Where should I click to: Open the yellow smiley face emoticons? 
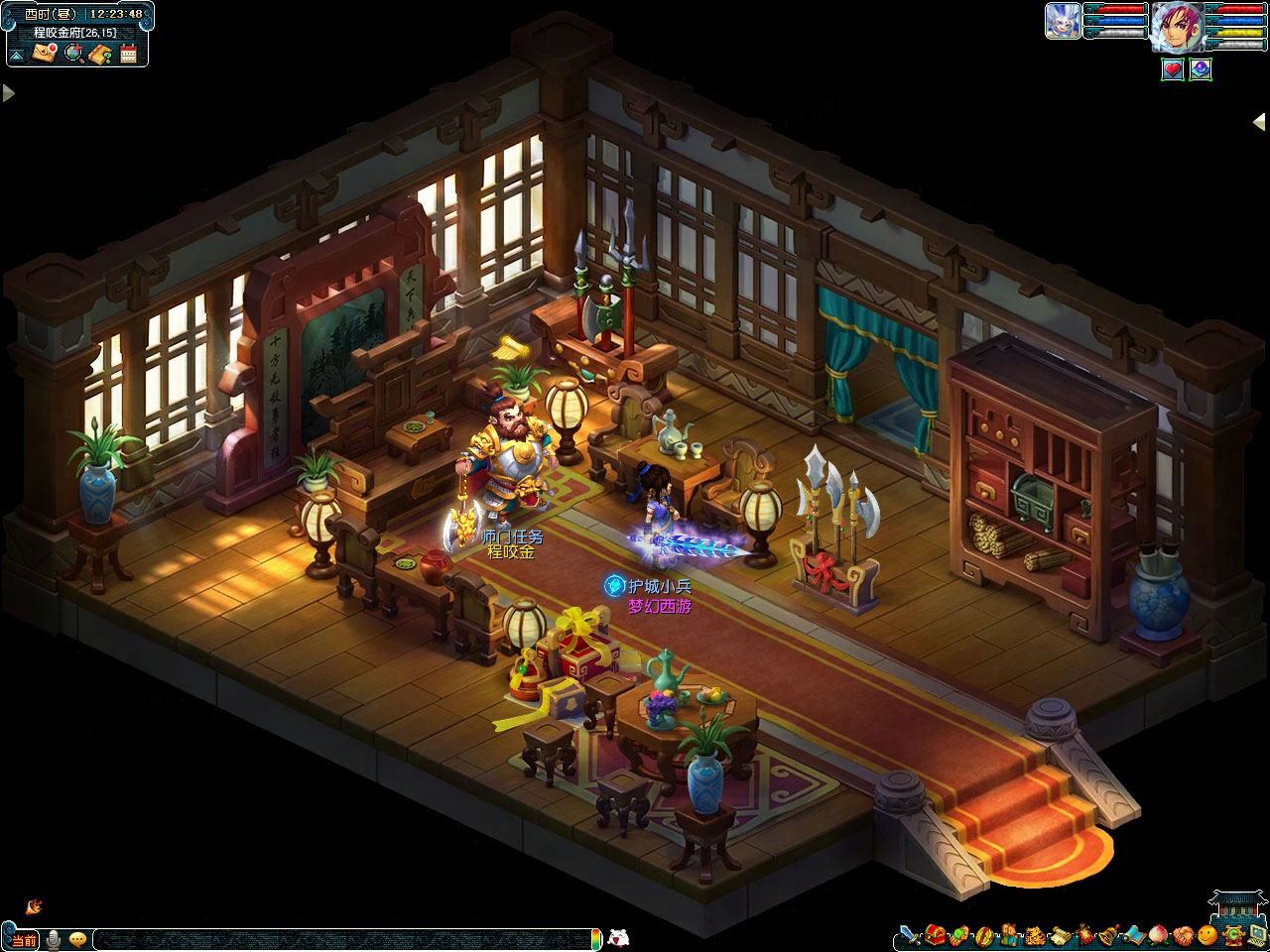[x=1206, y=934]
